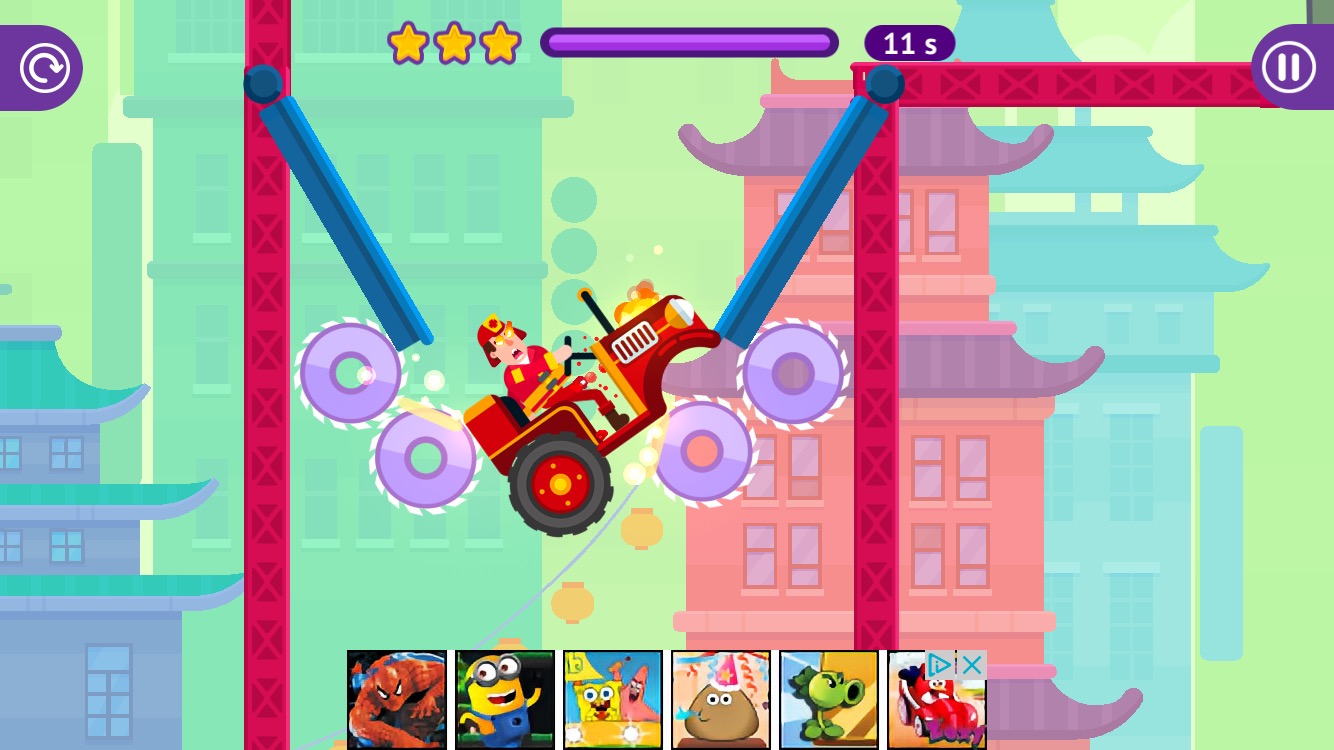
Task: Tap the left saw blade obstacle
Action: [x=351, y=375]
